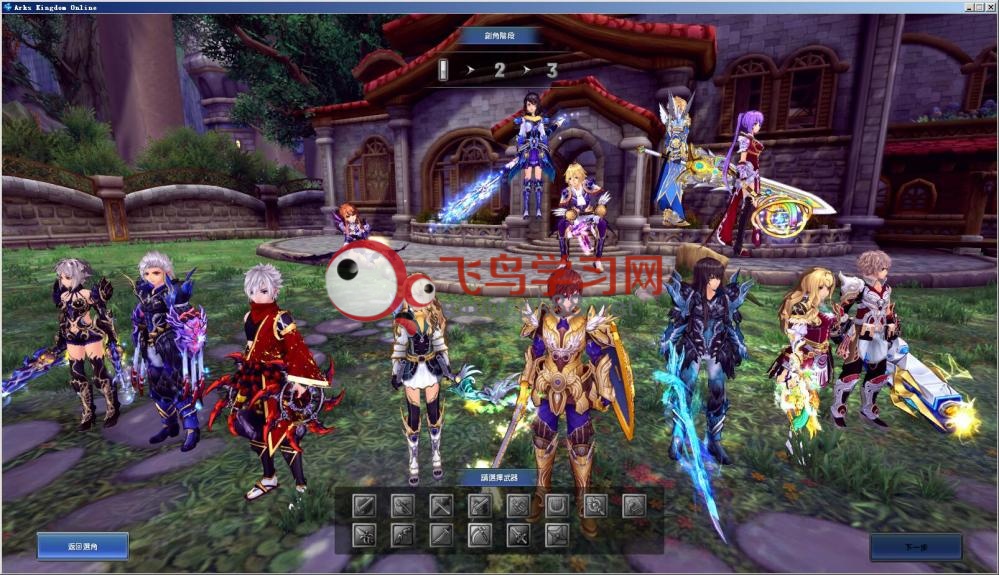Proceed with the 下一步 next button
999x575 pixels.
click(x=915, y=547)
